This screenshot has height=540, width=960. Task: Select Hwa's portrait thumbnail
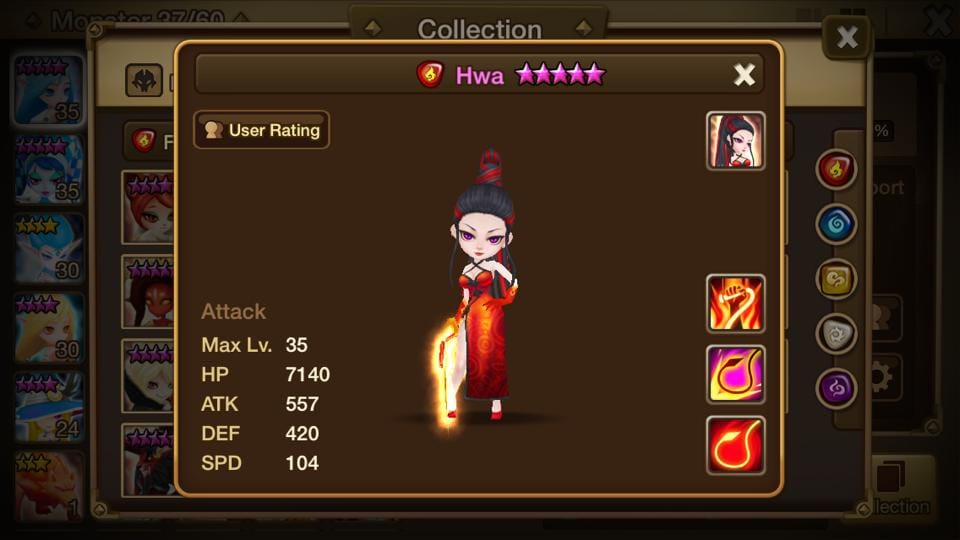point(736,141)
